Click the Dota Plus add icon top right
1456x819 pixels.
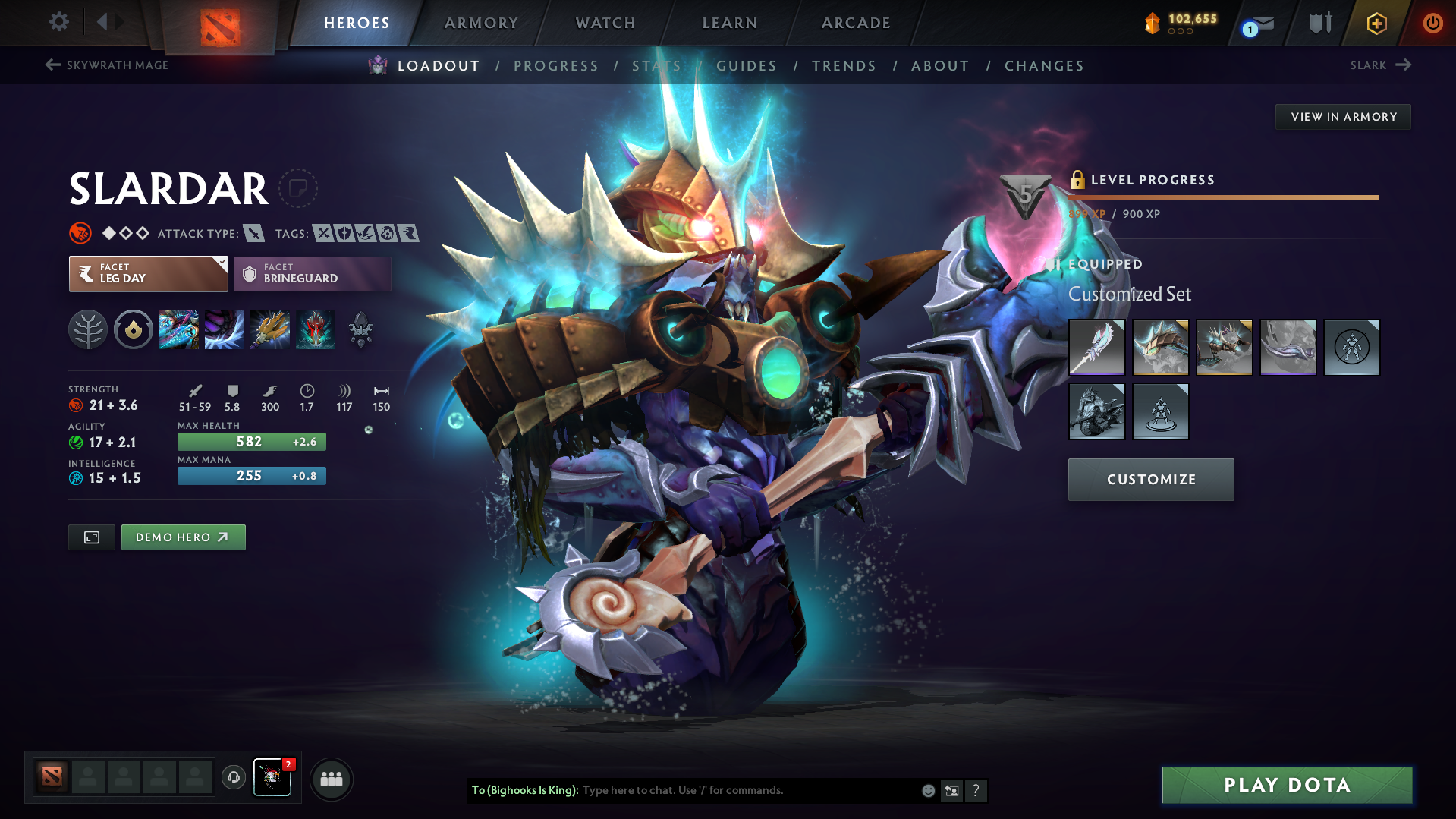(x=1376, y=24)
